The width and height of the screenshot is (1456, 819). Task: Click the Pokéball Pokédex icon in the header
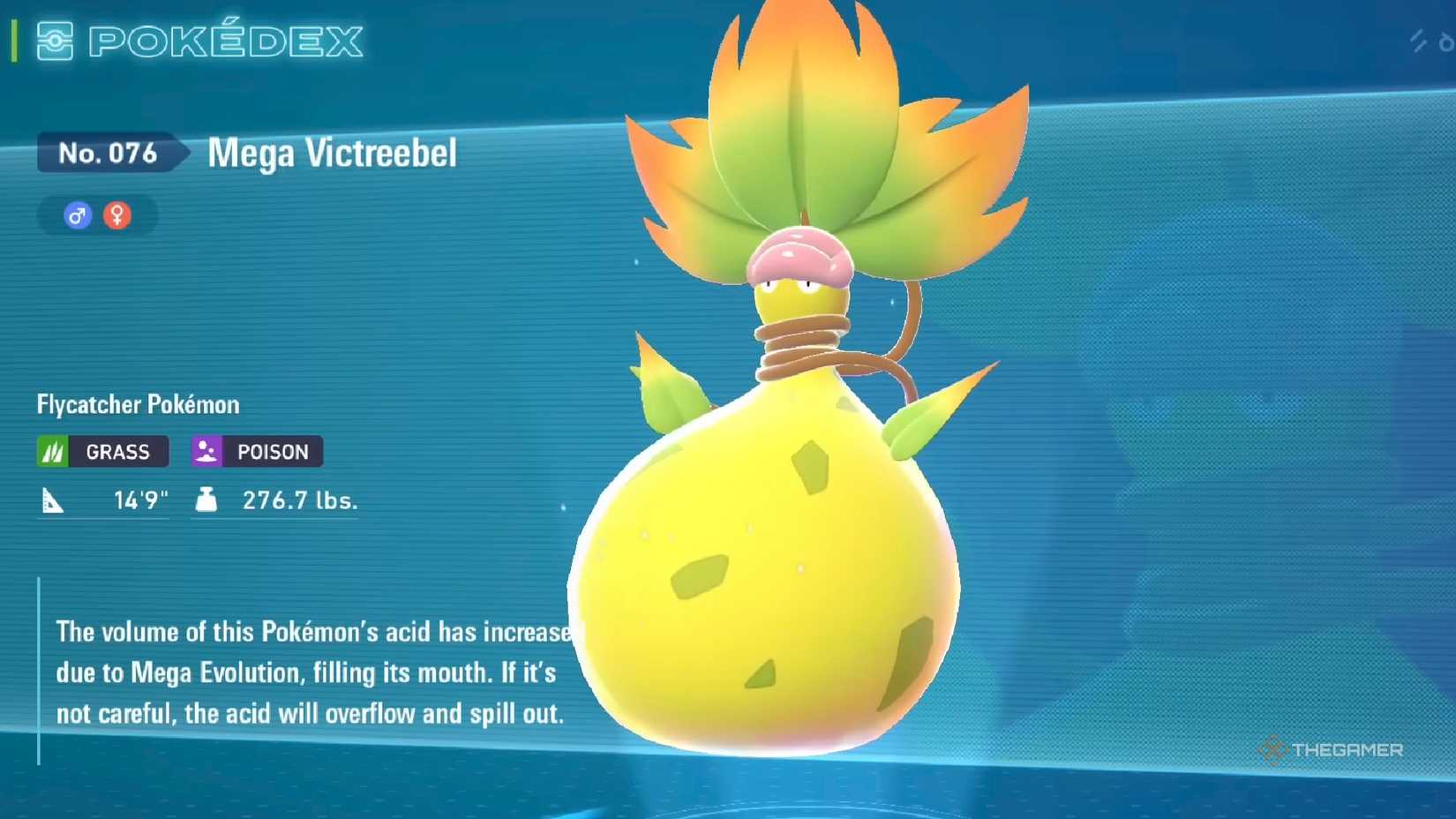(55, 41)
